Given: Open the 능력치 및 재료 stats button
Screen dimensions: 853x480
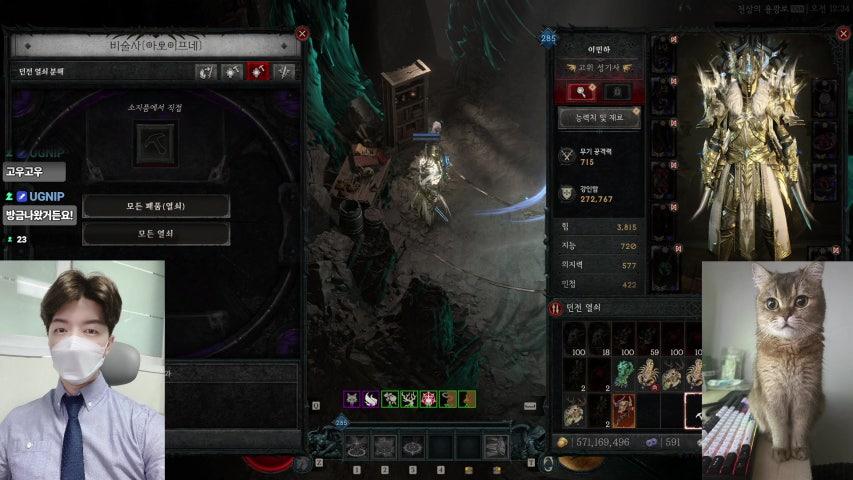Looking at the screenshot, I should [598, 118].
